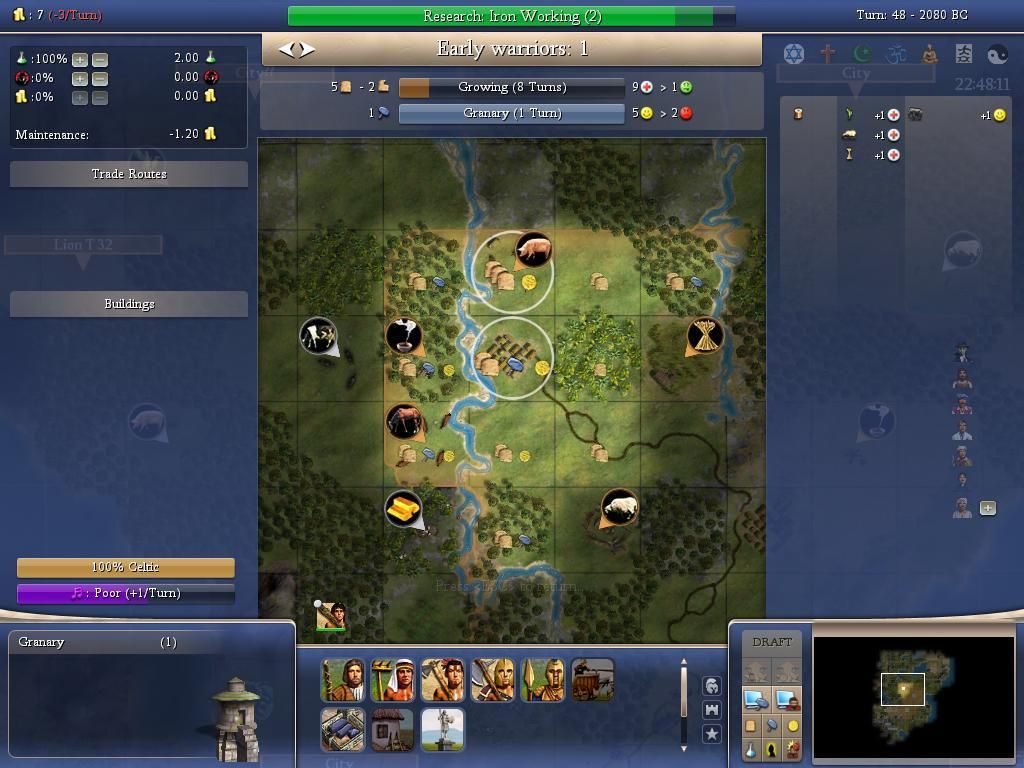The width and height of the screenshot is (1024, 768).
Task: Click the Draft button
Action: [771, 642]
